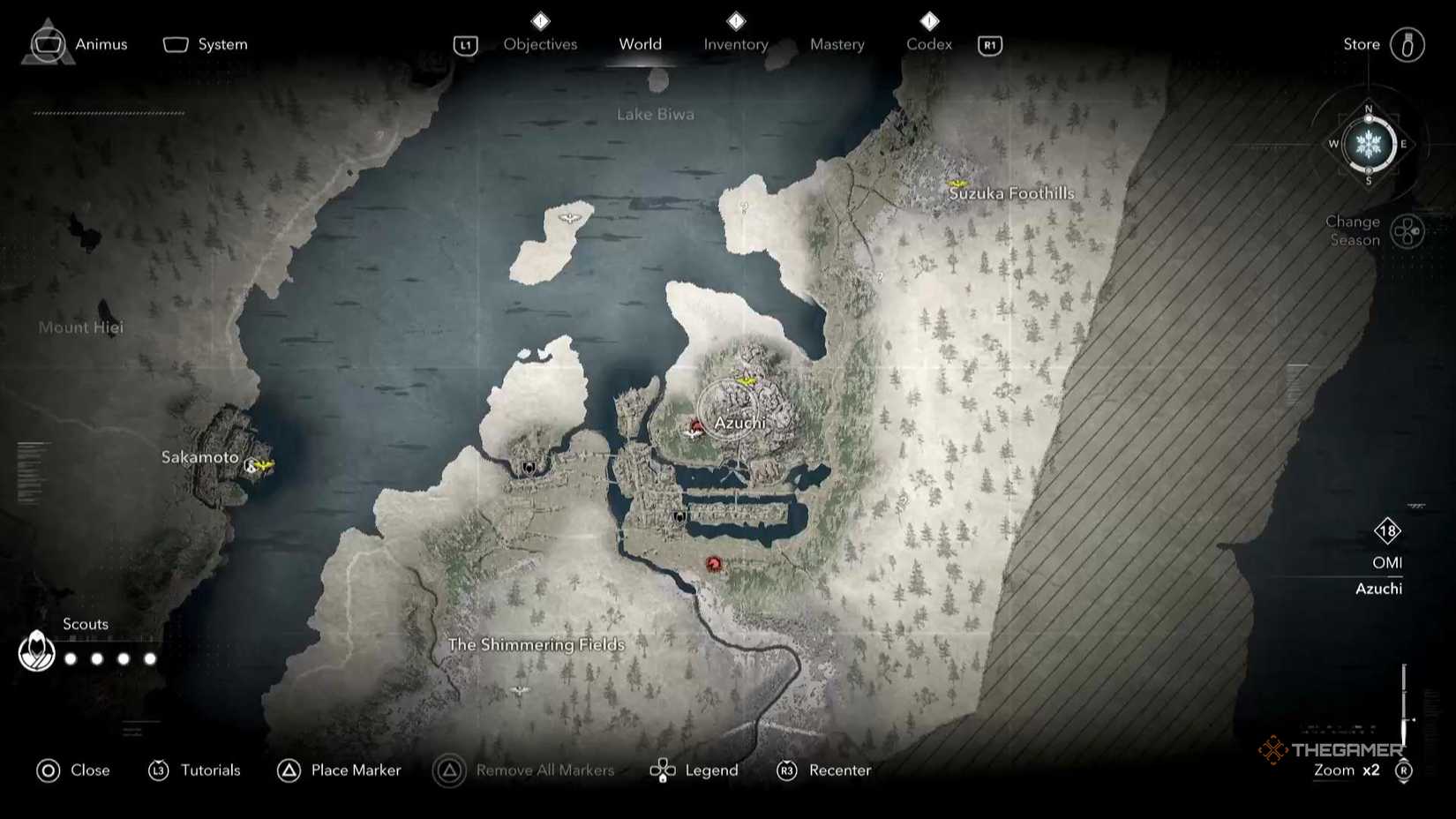
Task: Select the bird synchronization icon on the island
Action: 570,216
